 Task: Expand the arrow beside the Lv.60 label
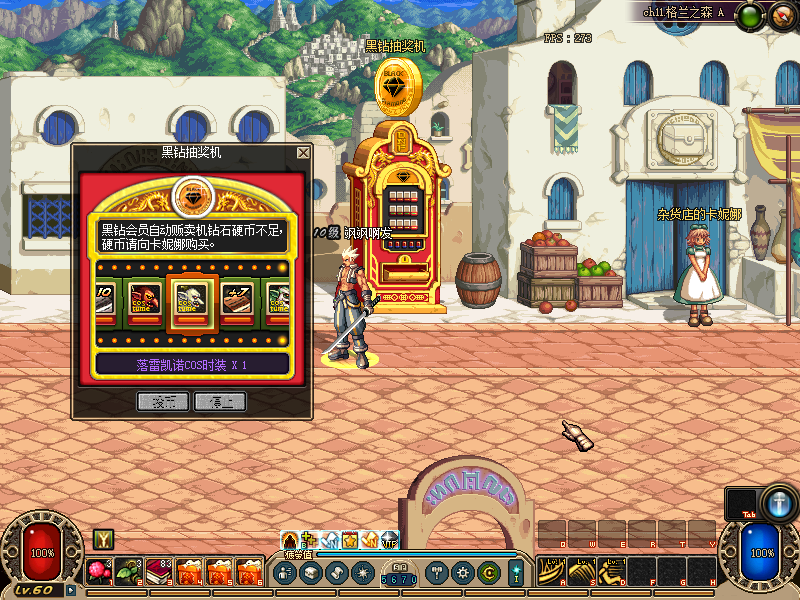click(x=71, y=591)
